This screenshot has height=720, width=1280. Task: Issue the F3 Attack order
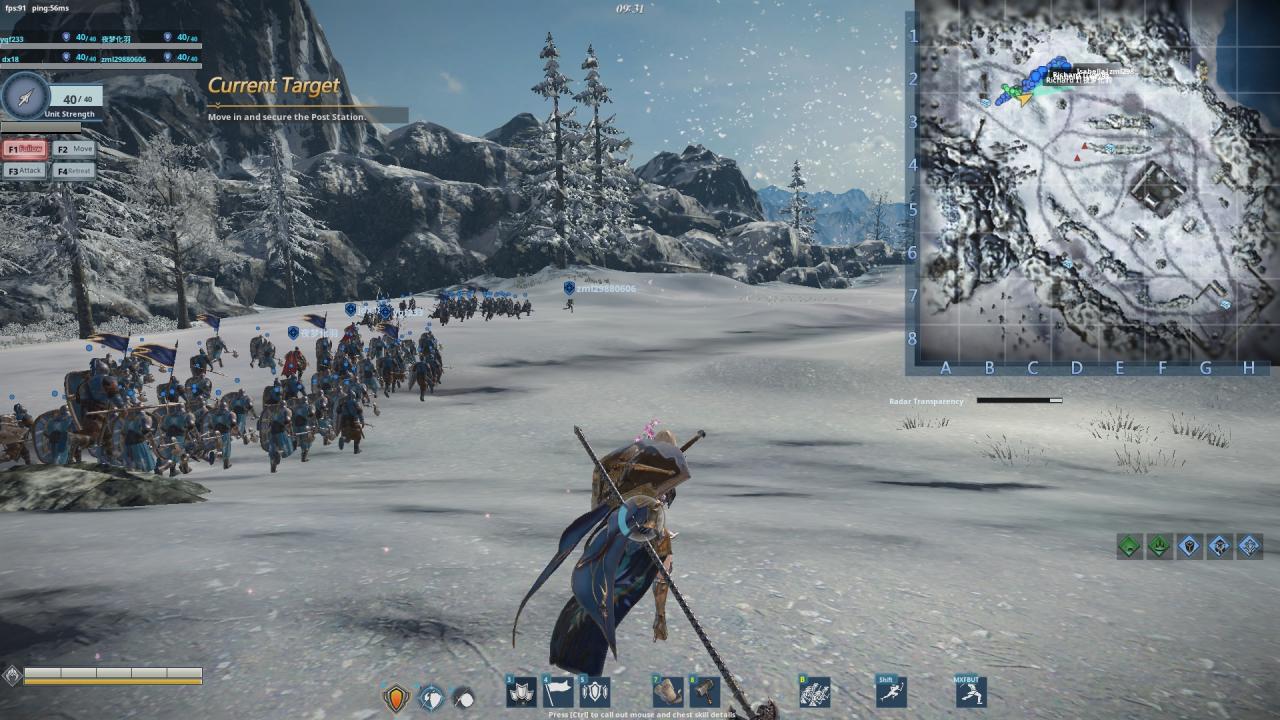(x=25, y=171)
